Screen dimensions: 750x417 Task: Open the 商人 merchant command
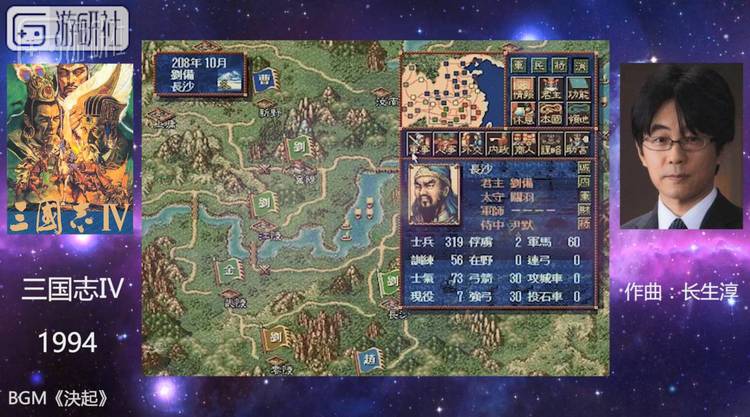523,143
